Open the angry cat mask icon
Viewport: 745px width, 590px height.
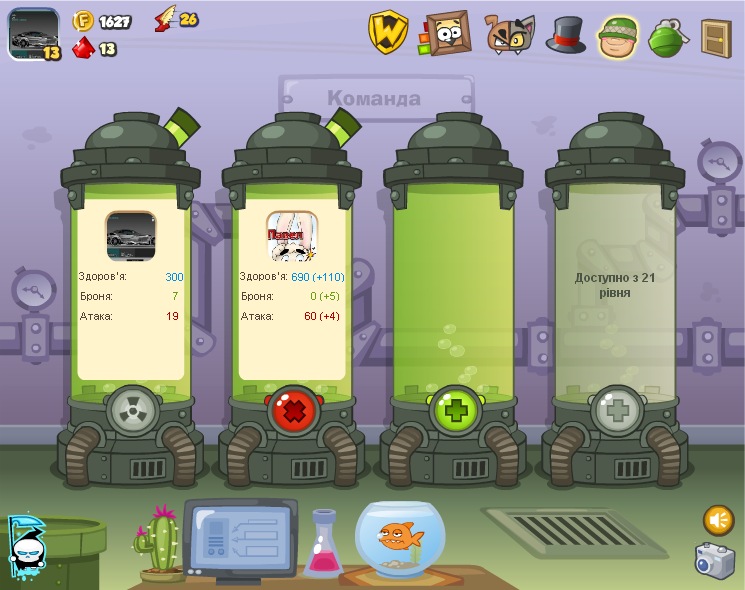(509, 34)
